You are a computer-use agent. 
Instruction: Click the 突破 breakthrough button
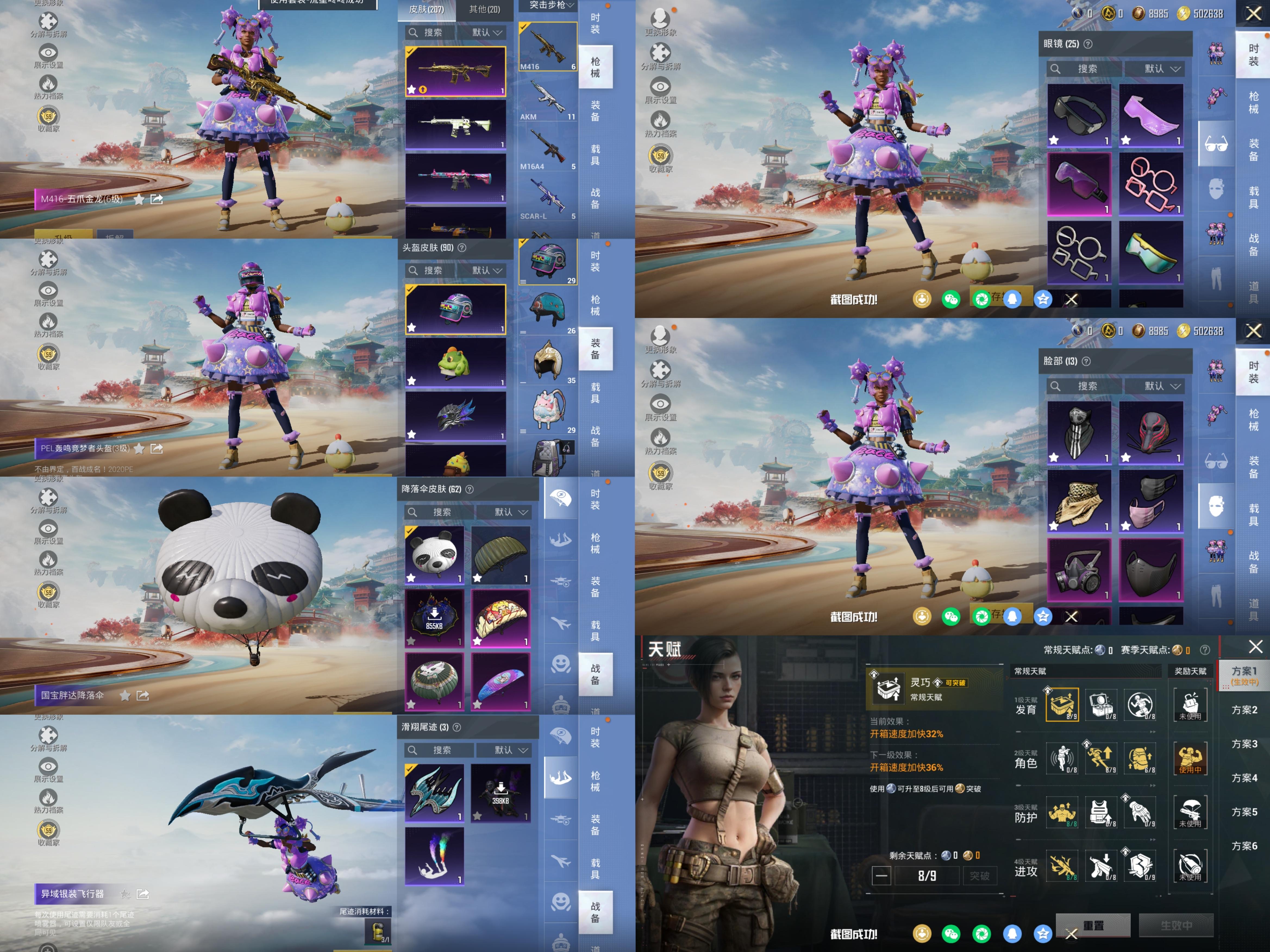pos(980,876)
